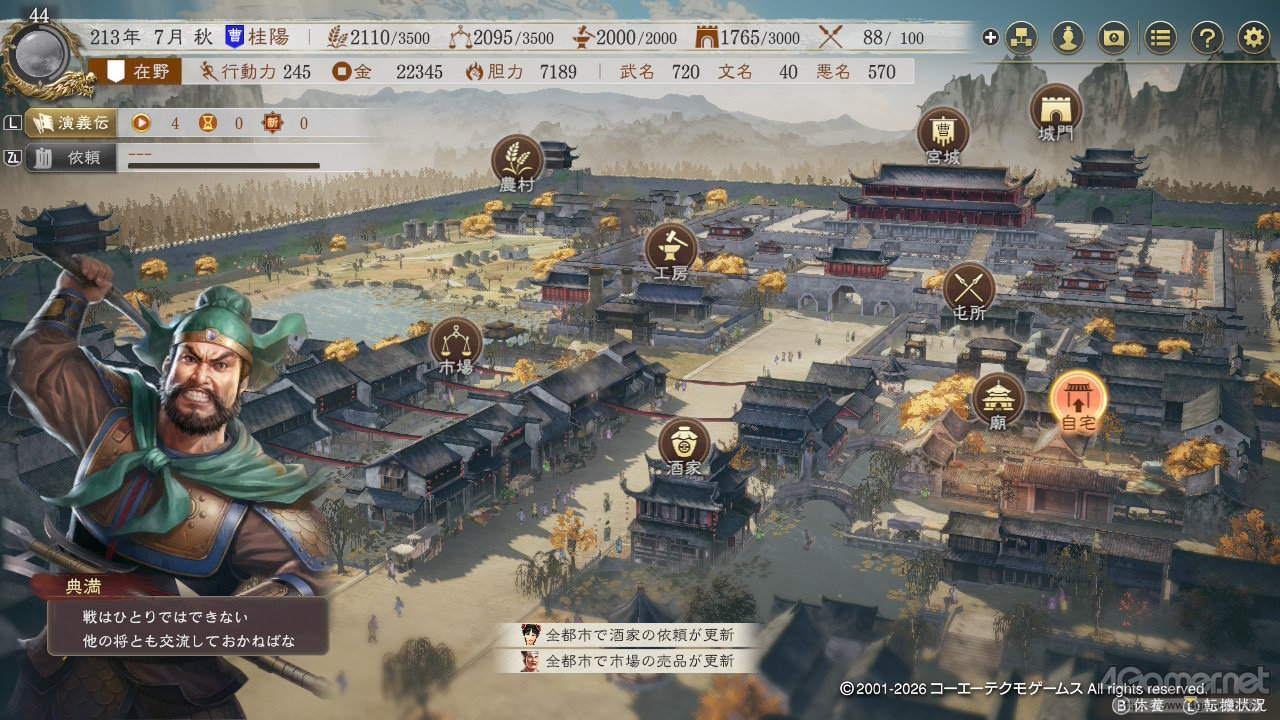Visit the 屯所 barracks
Viewport: 1280px width, 720px height.
[969, 288]
